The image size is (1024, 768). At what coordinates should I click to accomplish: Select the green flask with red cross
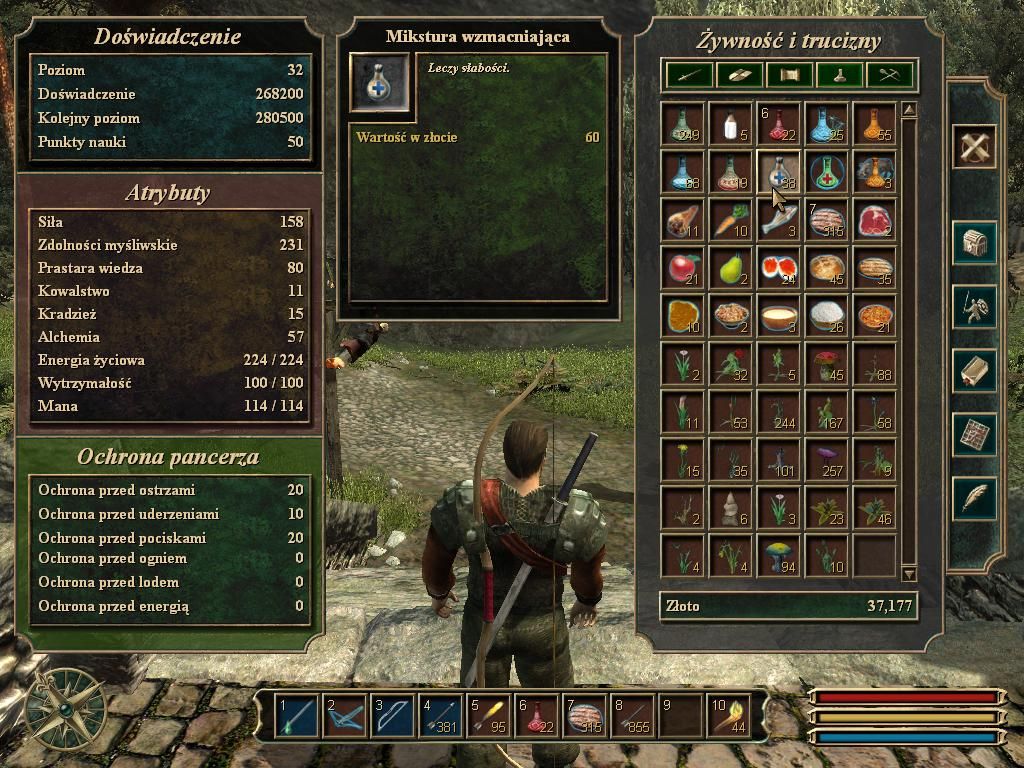[x=827, y=171]
